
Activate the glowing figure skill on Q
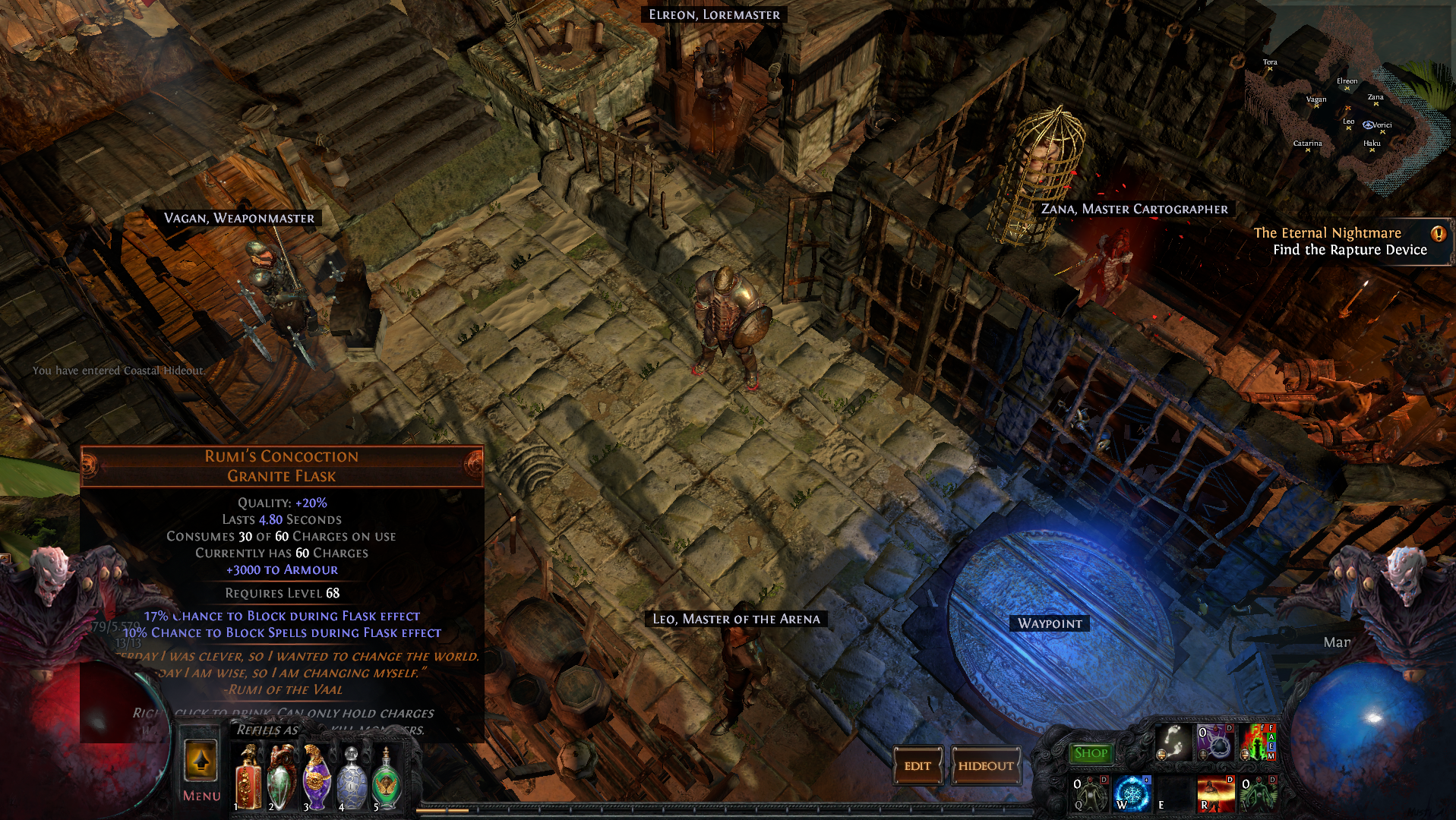(x=1090, y=793)
